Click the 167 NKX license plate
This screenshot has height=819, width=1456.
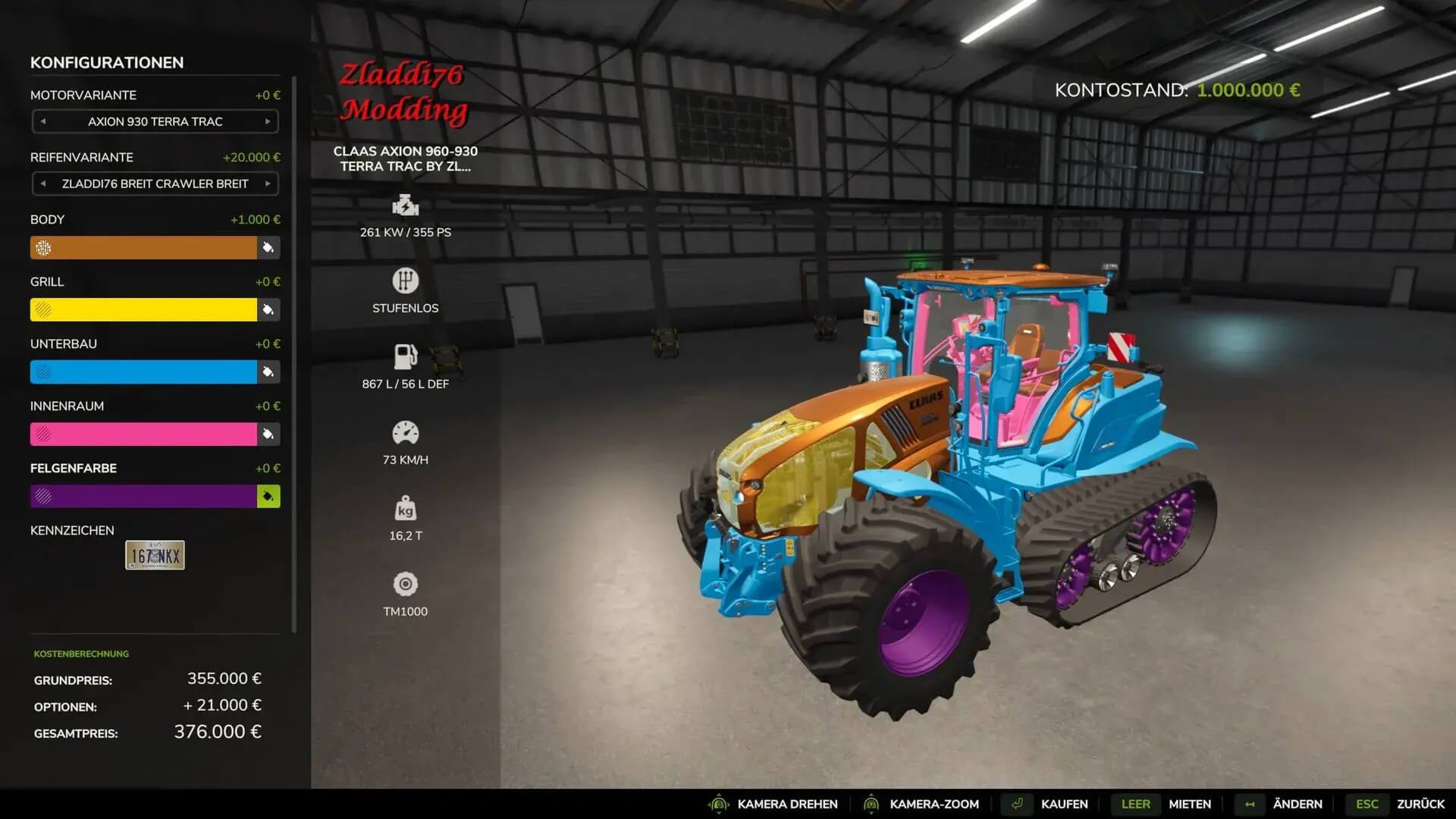click(x=153, y=555)
